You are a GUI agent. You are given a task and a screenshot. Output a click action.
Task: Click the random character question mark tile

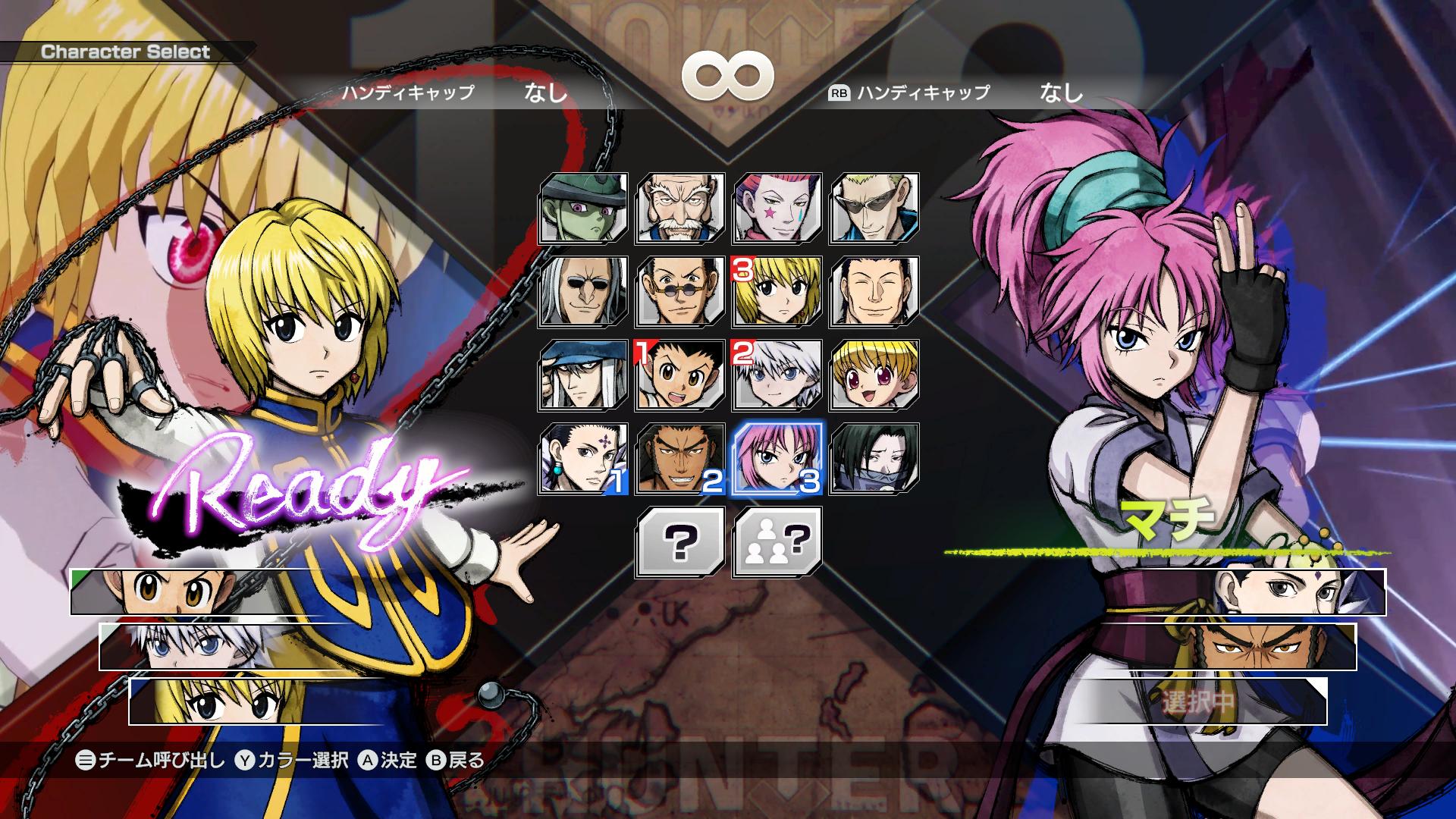[680, 542]
